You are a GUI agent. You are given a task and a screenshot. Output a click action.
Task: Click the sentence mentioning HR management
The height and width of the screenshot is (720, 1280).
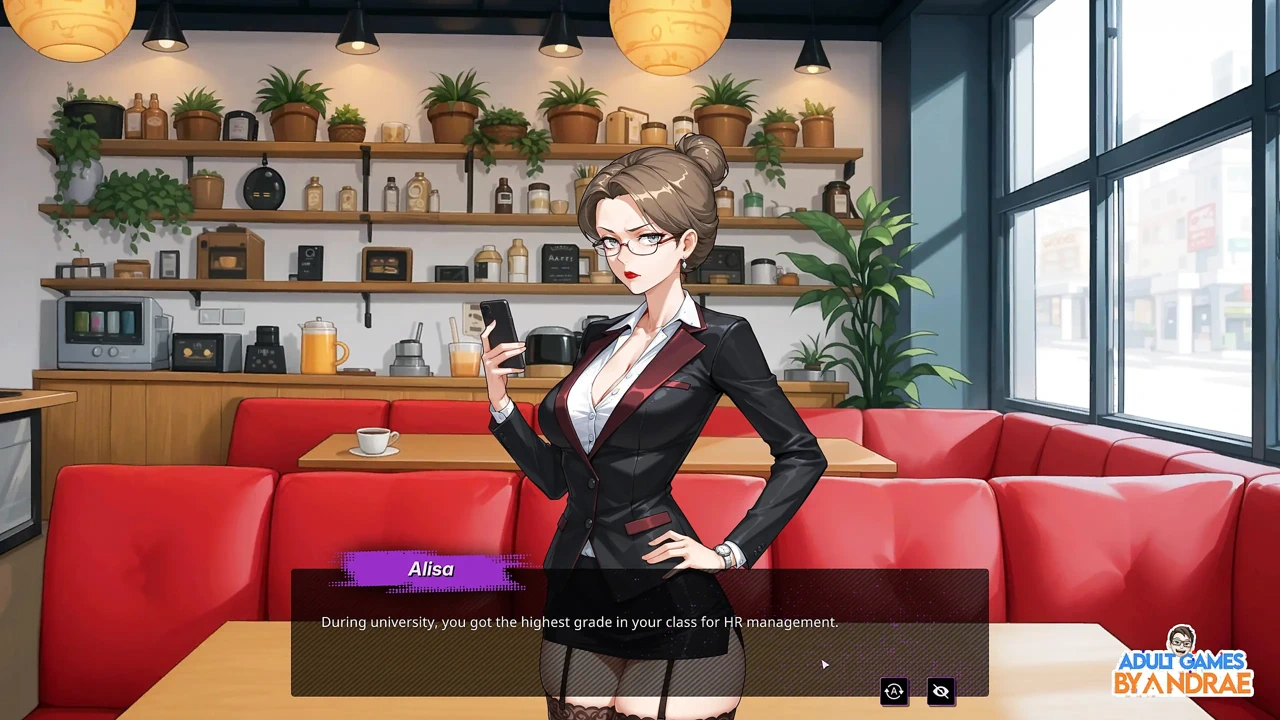click(579, 621)
